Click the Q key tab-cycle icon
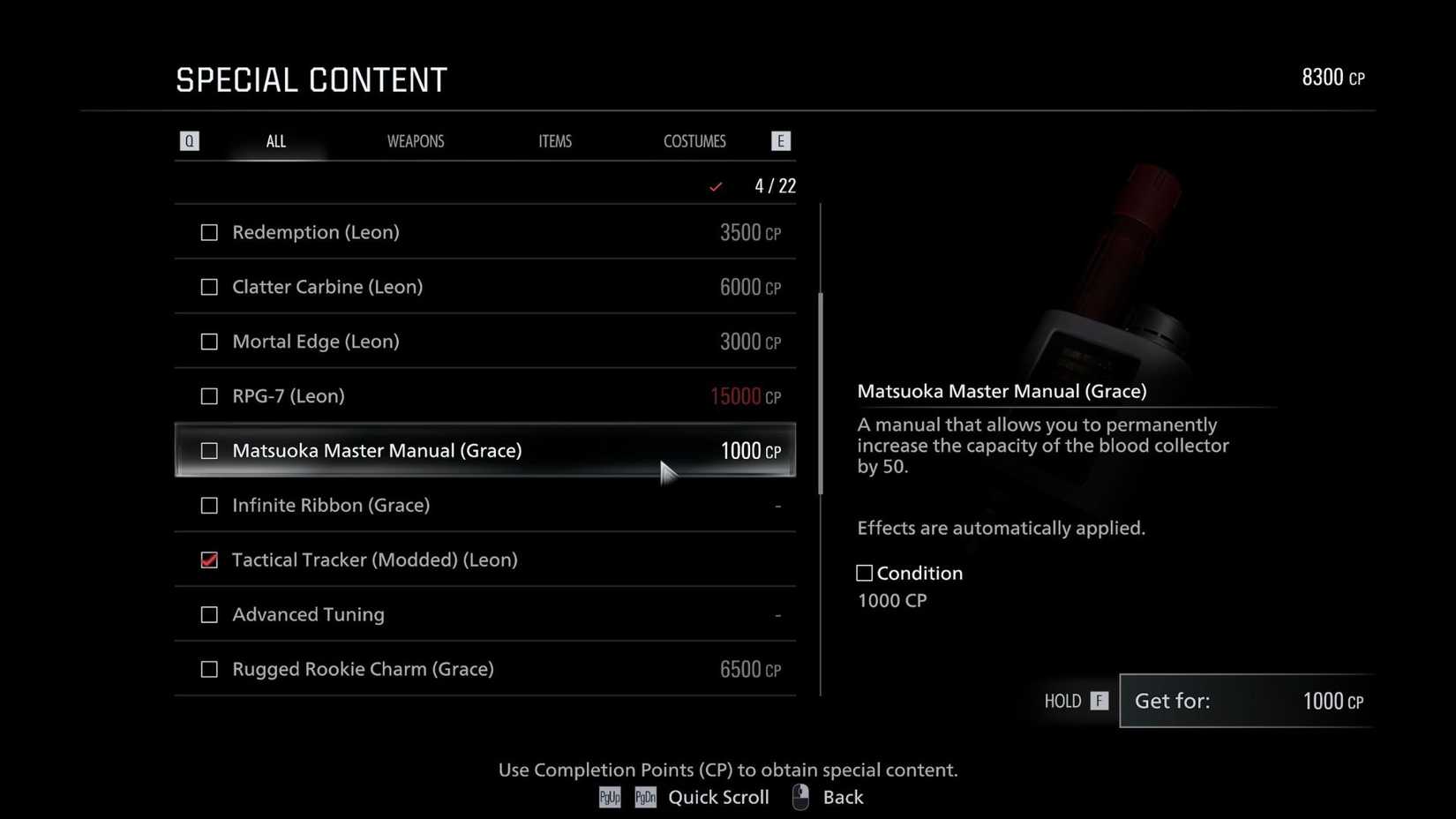 189,140
